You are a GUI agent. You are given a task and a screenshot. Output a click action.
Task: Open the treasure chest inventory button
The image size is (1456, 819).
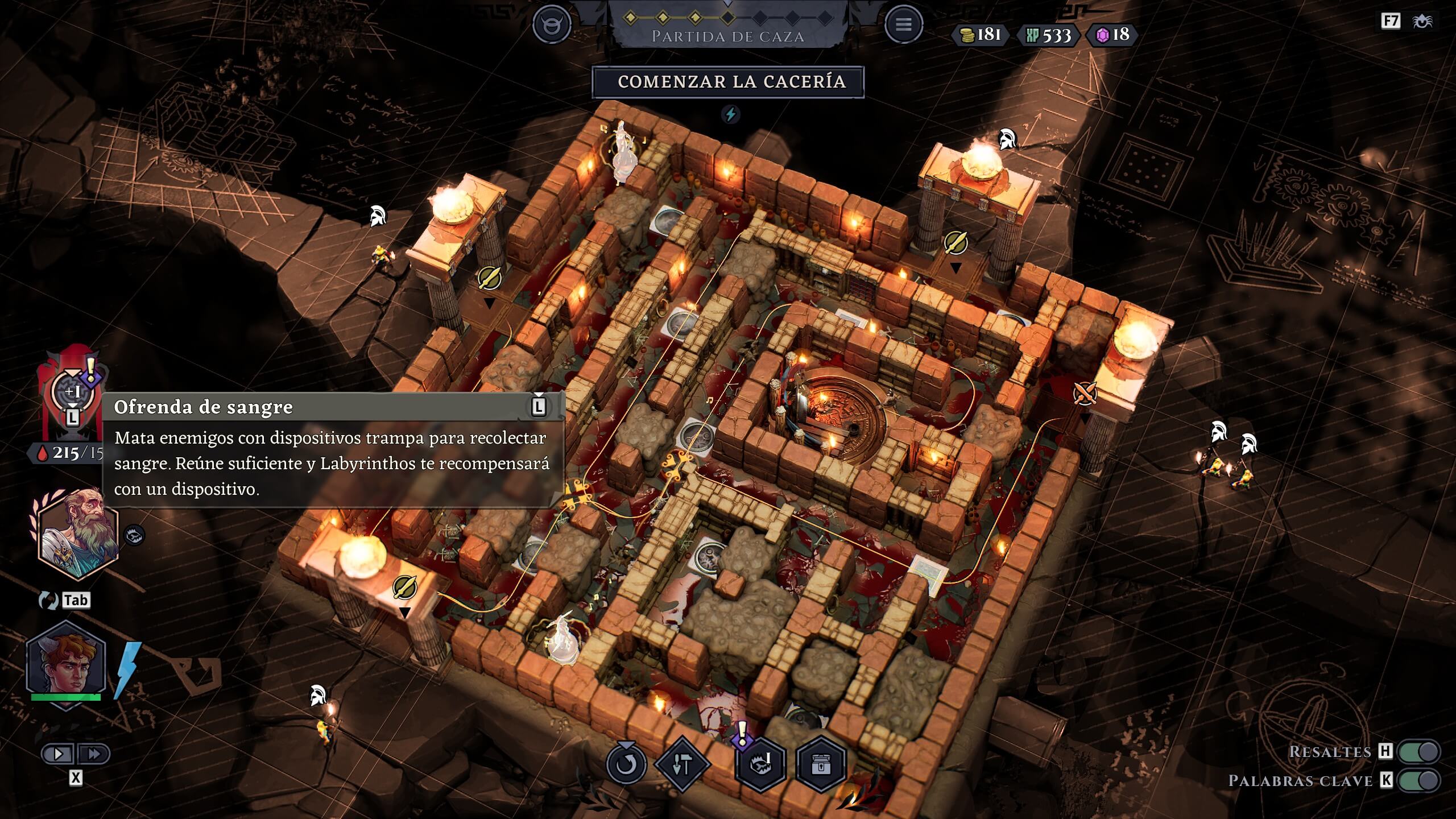pyautogui.click(x=821, y=765)
